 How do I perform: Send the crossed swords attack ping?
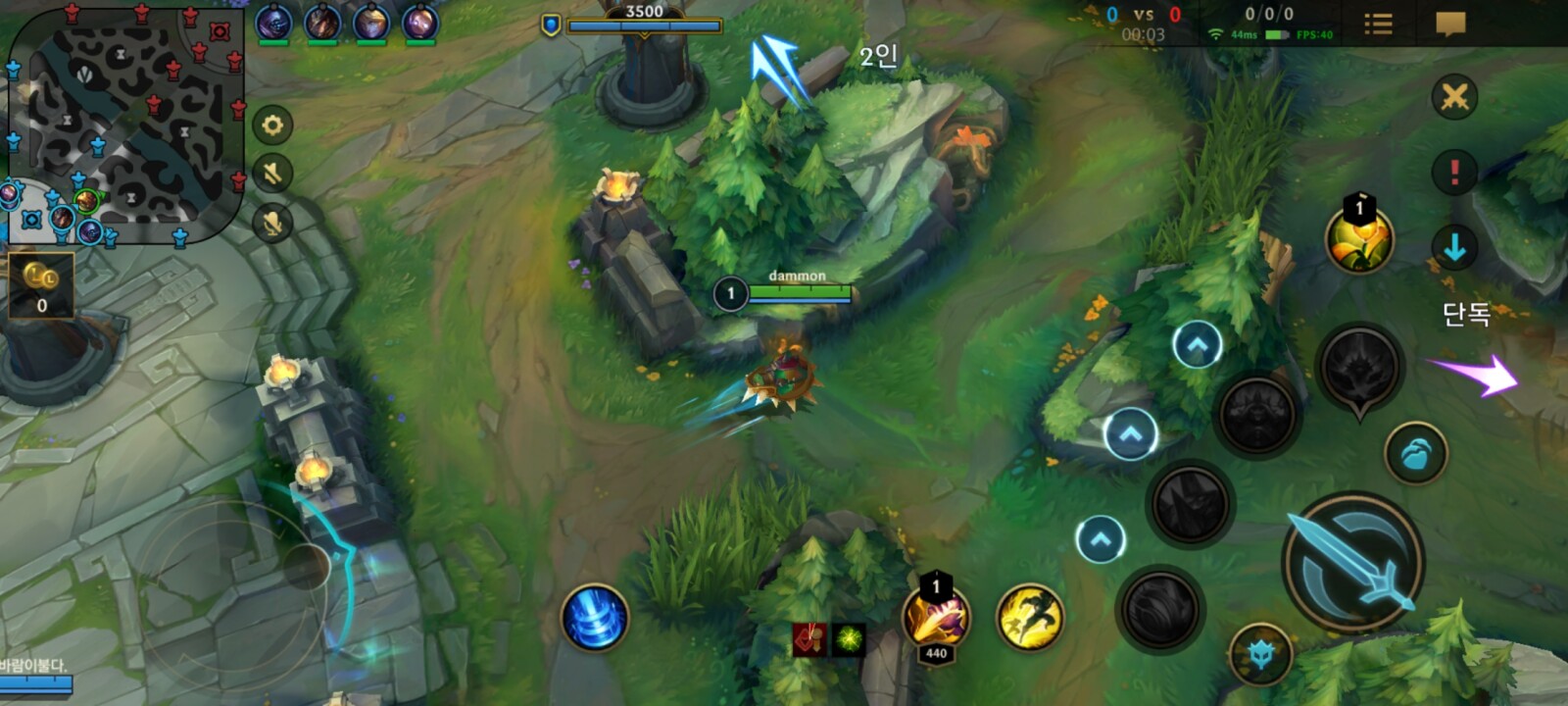(x=1454, y=97)
